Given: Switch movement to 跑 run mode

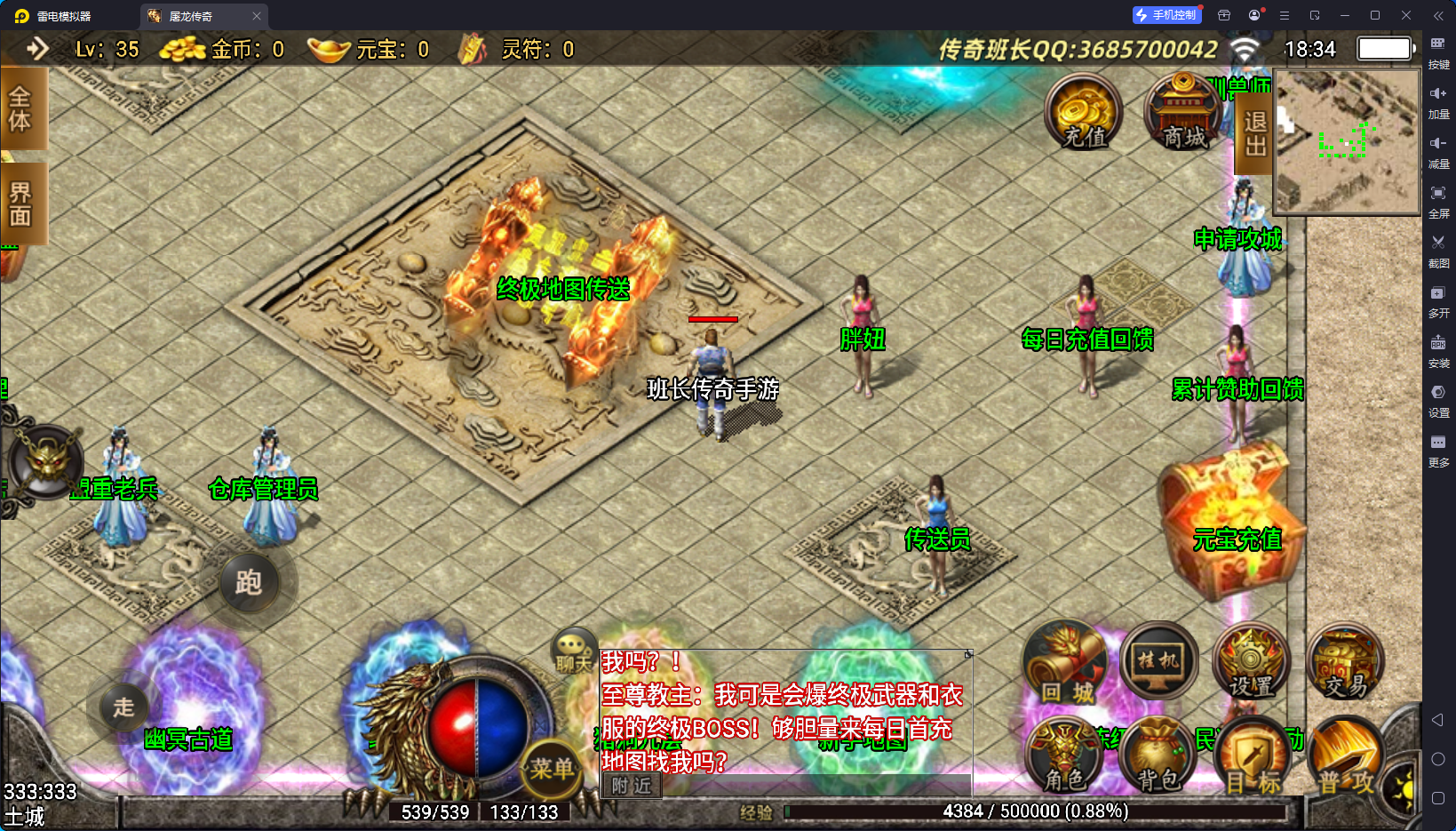Looking at the screenshot, I should click(x=249, y=583).
